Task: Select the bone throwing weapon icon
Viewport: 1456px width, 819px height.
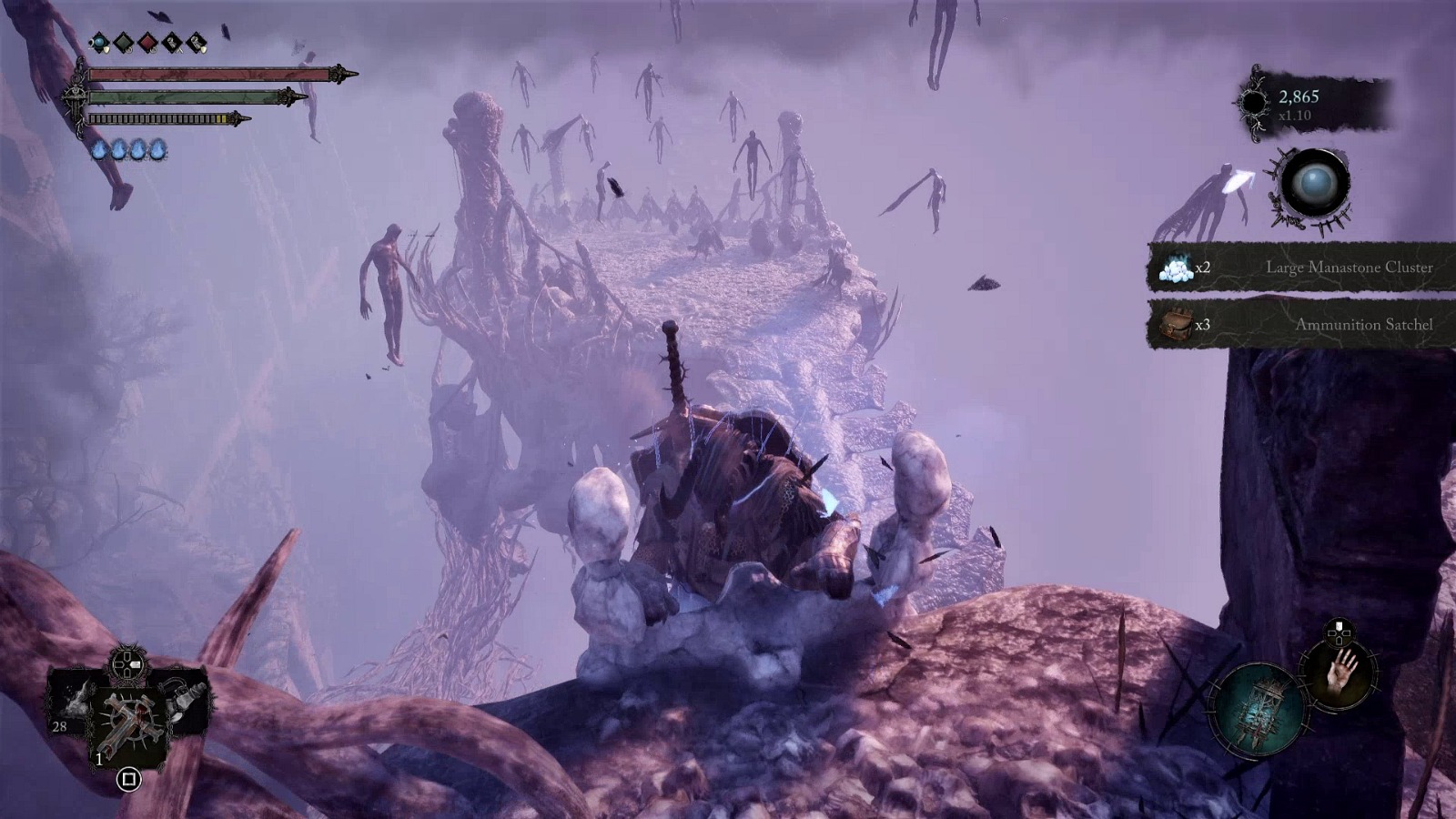Action: [76, 701]
